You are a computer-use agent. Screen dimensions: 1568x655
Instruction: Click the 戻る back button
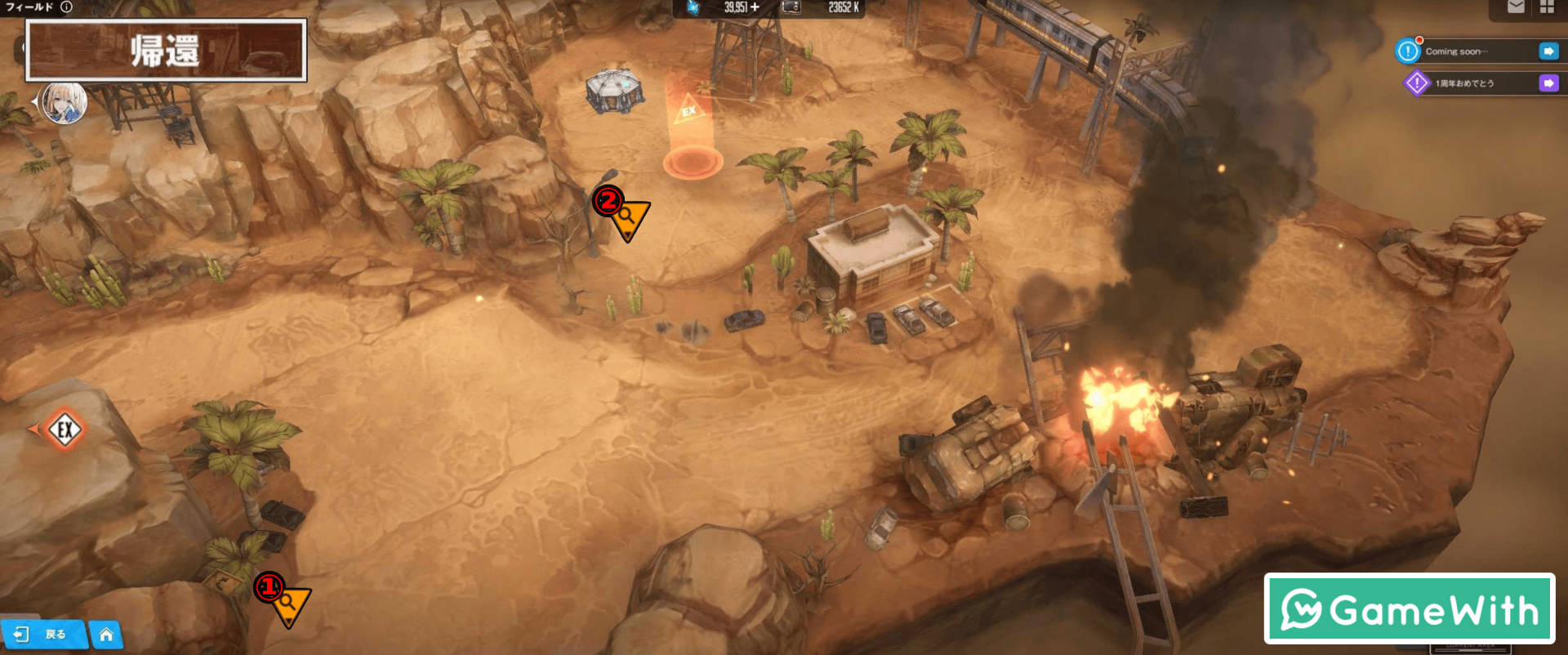click(x=45, y=635)
